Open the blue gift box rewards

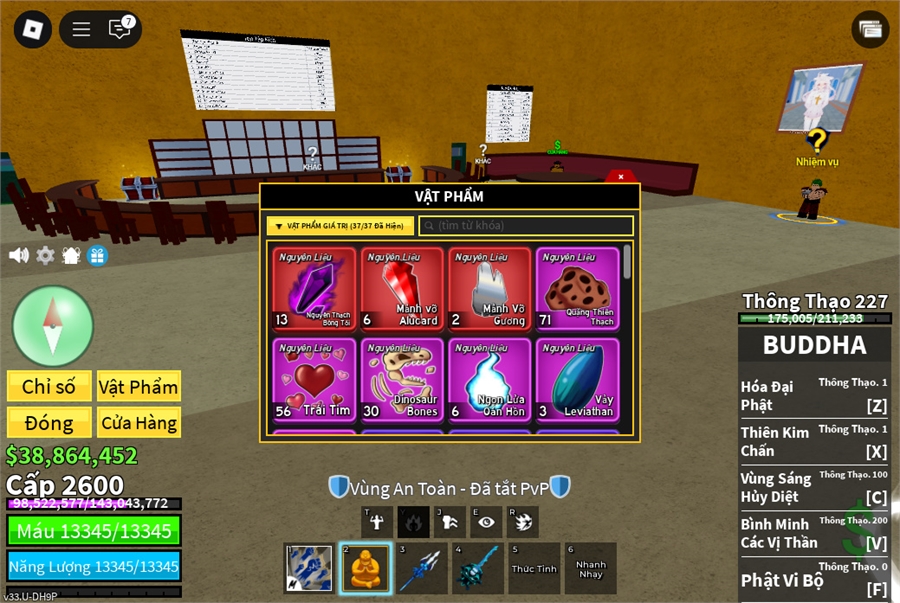(97, 255)
